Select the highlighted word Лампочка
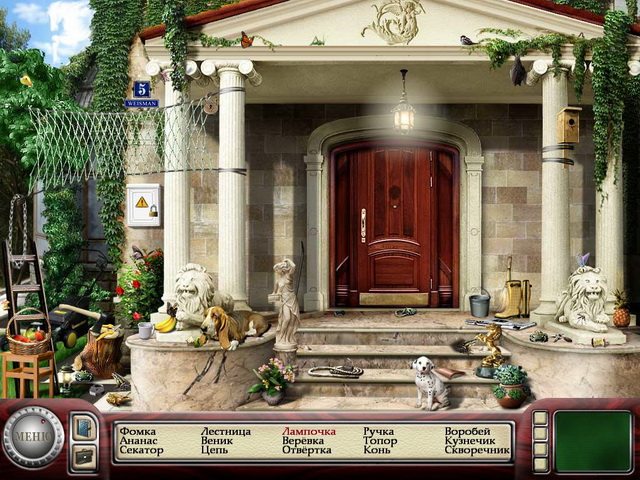Screen dimensions: 640x480 [309, 432]
